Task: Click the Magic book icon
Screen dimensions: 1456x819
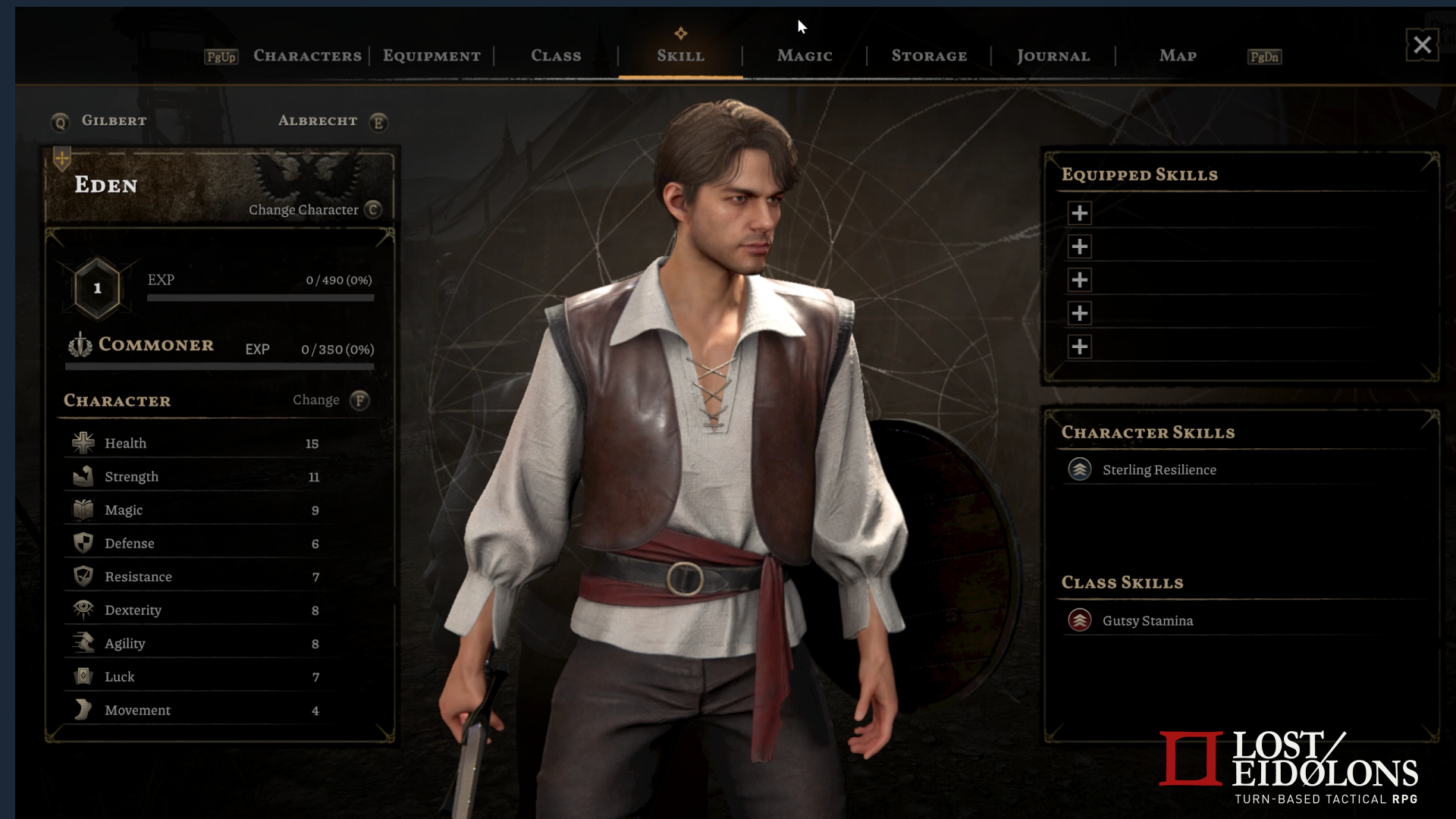Action: click(x=83, y=510)
